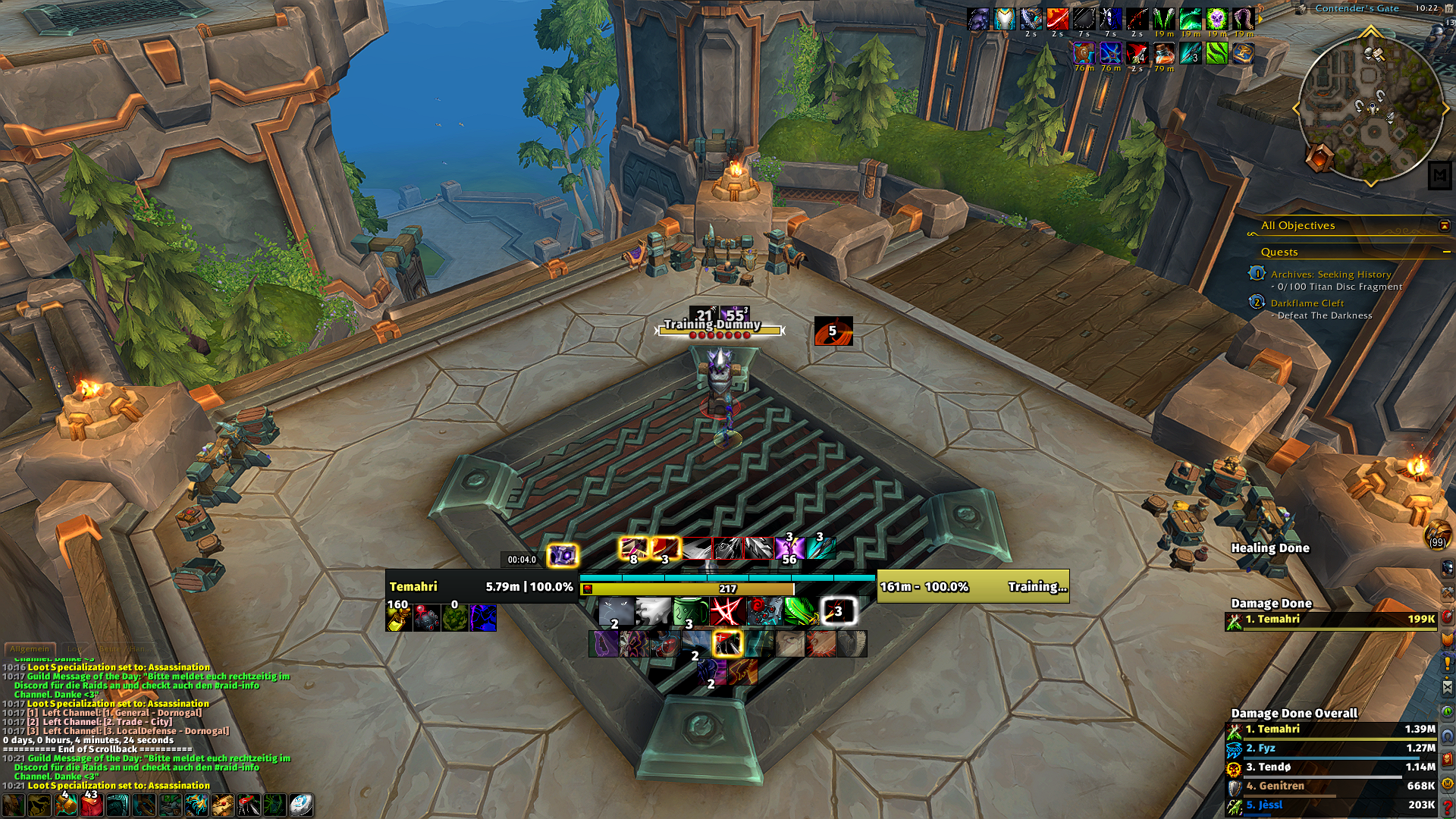Use the green mug ability icon
This screenshot has height=819, width=1456.
[x=689, y=611]
